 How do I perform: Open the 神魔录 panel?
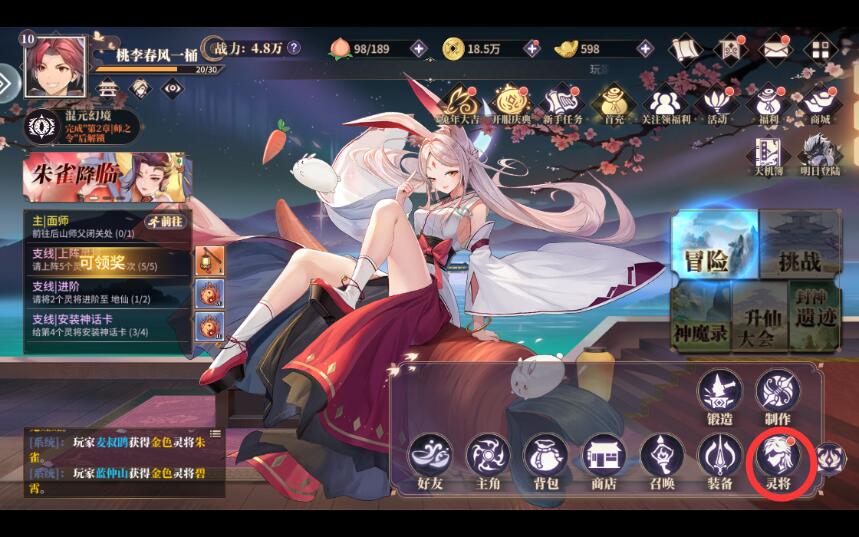click(700, 318)
